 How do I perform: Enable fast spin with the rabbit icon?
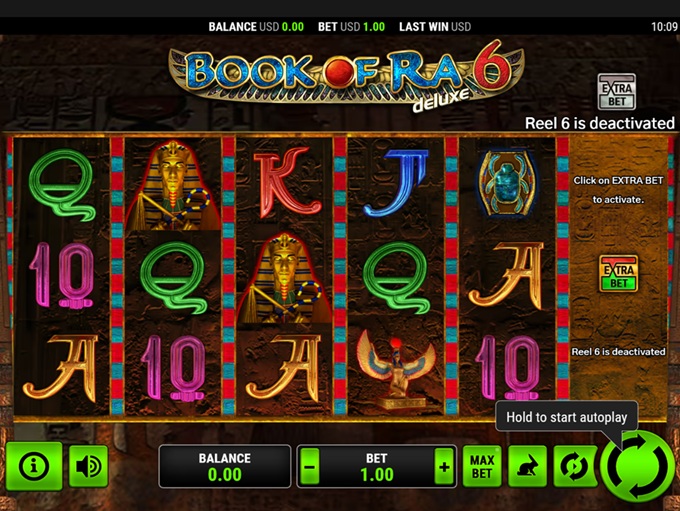[x=528, y=467]
